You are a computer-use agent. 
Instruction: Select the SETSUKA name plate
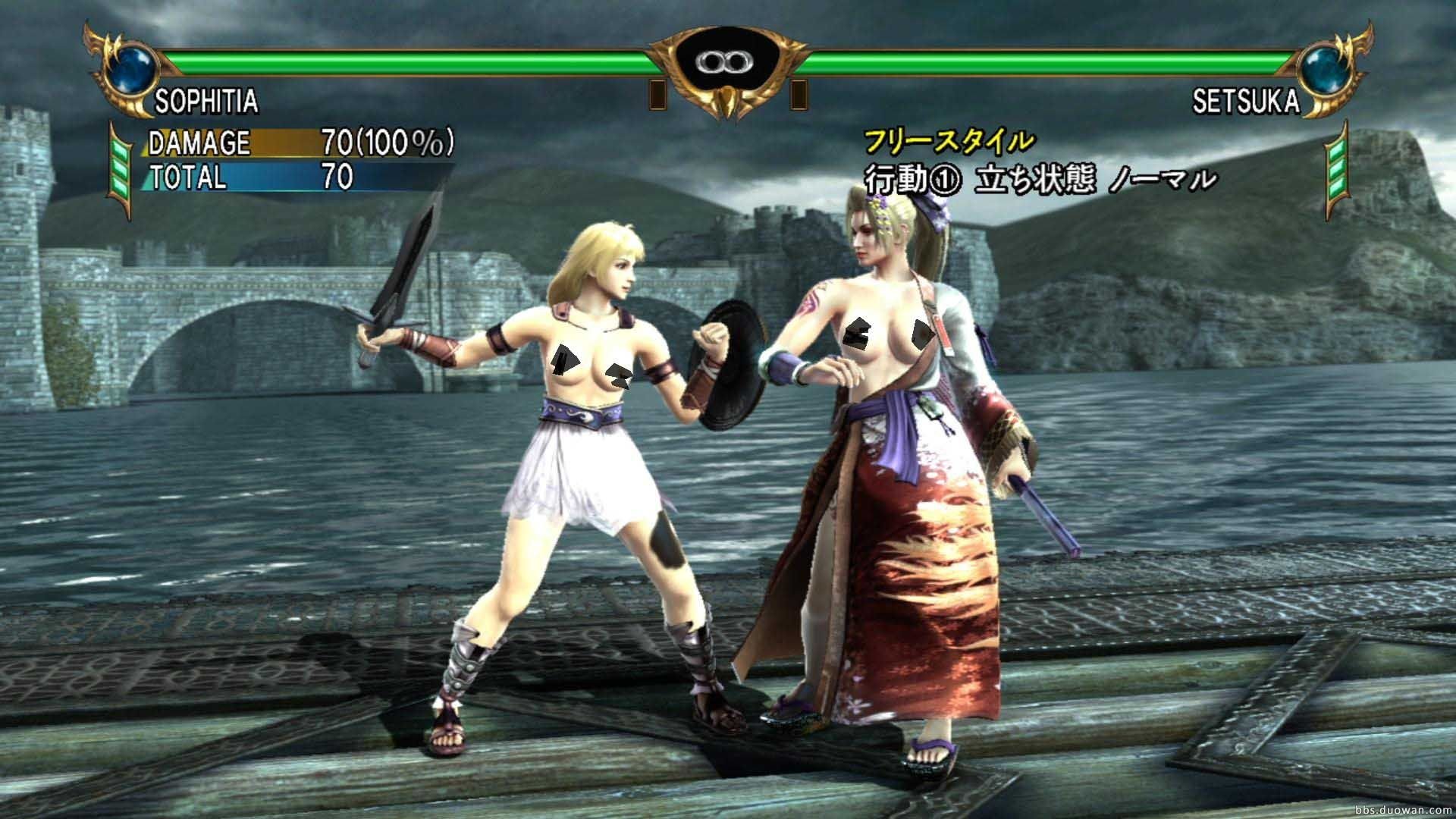(1246, 99)
